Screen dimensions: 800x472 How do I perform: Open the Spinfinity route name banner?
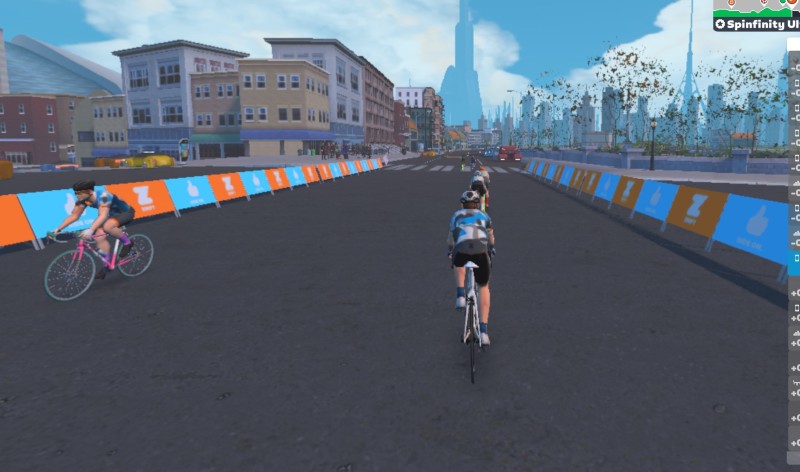point(756,23)
